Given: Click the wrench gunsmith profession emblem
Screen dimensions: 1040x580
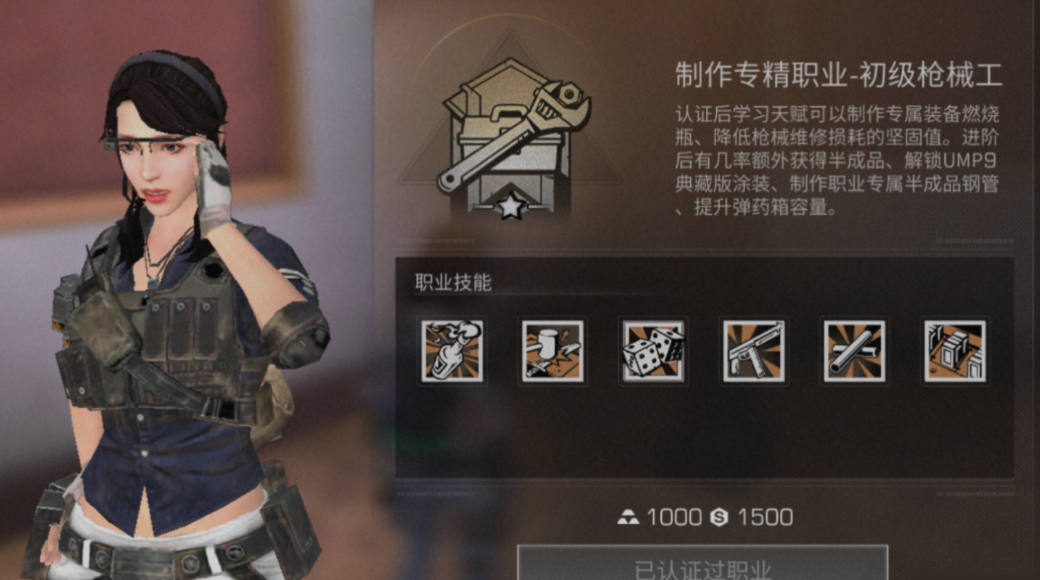Looking at the screenshot, I should pyautogui.click(x=512, y=138).
